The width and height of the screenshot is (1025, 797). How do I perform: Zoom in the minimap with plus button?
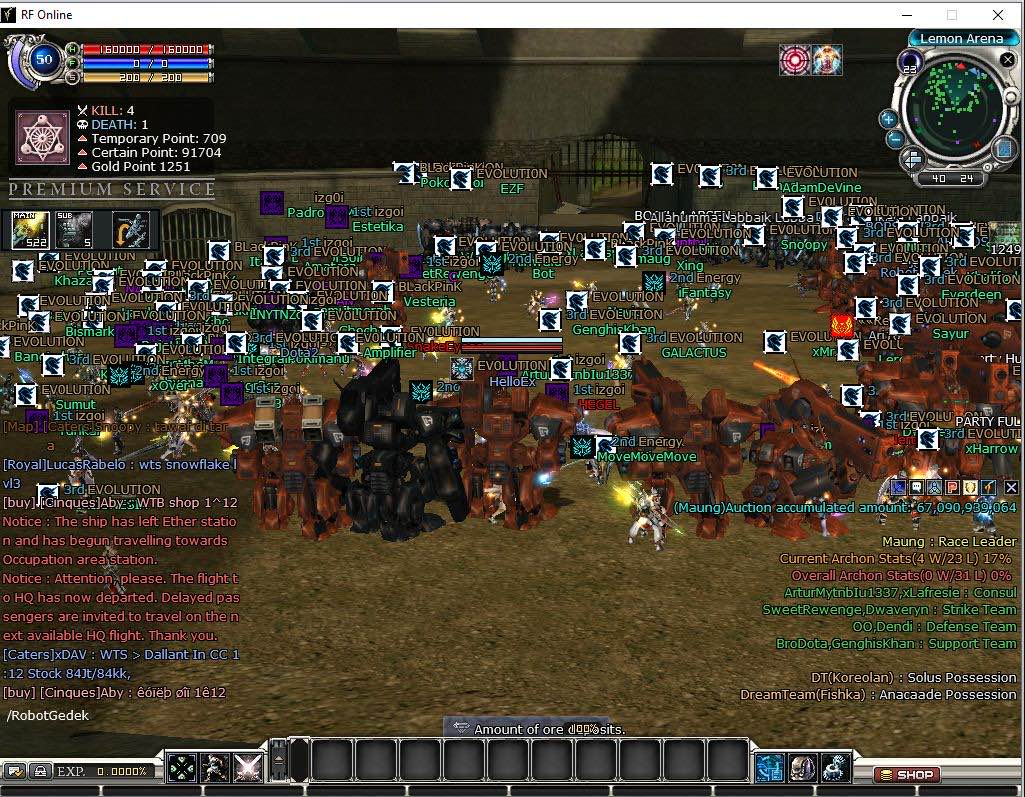click(x=887, y=119)
